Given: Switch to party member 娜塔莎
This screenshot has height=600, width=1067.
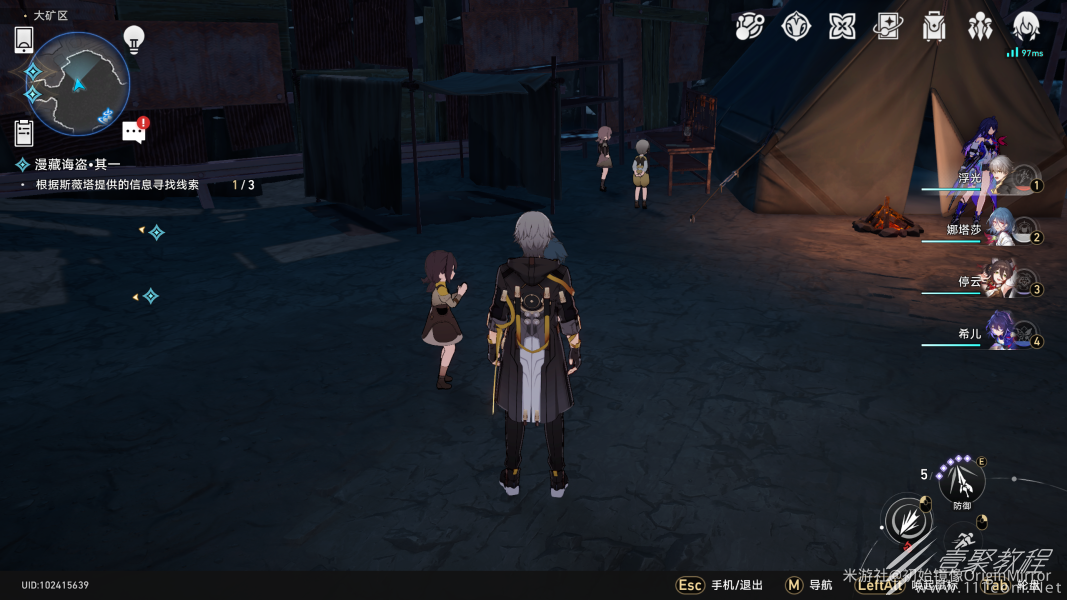Looking at the screenshot, I should click(1003, 230).
